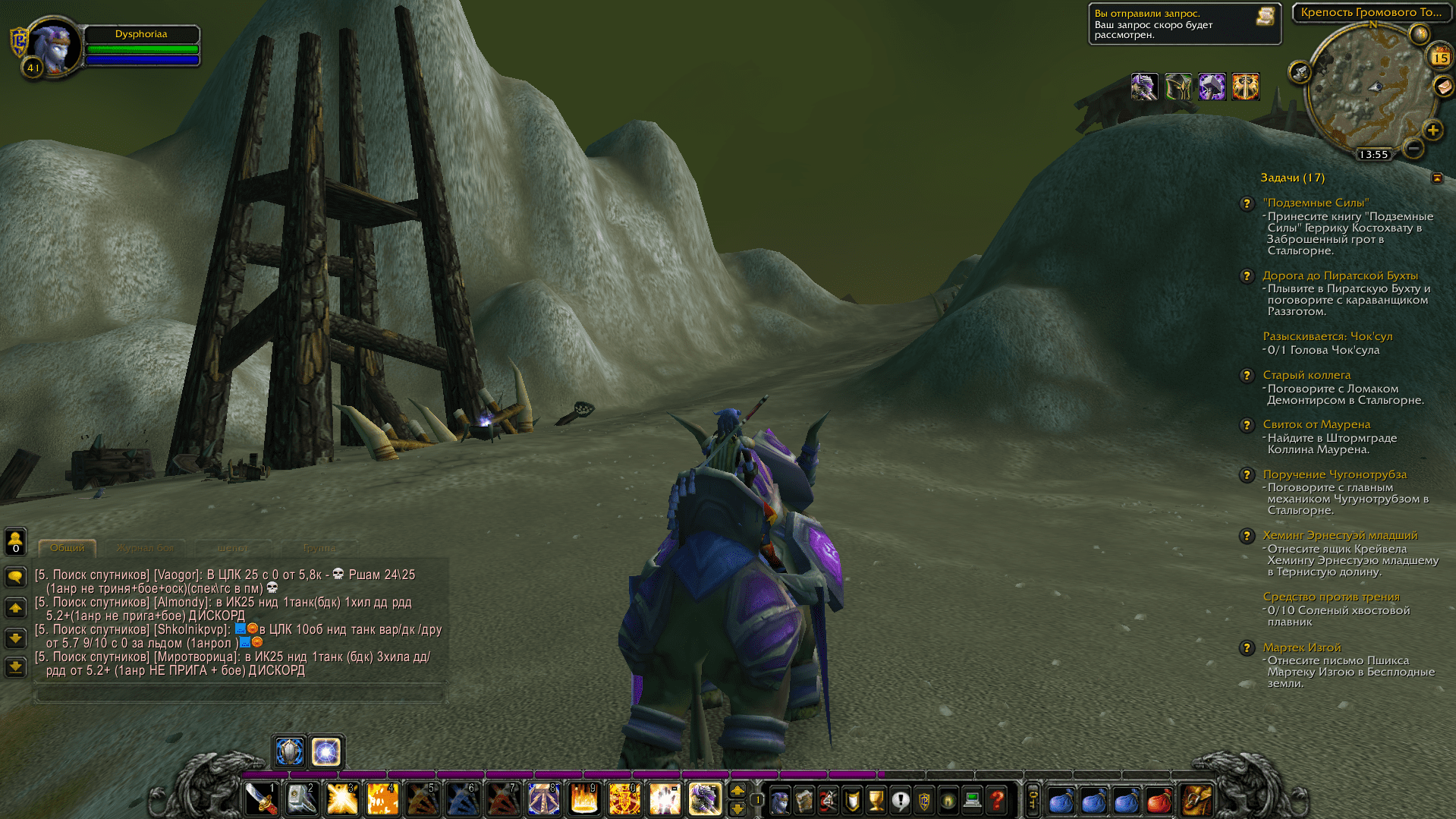Check mail via the envelope icon
Viewport: 1456px width, 819px height.
(x=1443, y=87)
